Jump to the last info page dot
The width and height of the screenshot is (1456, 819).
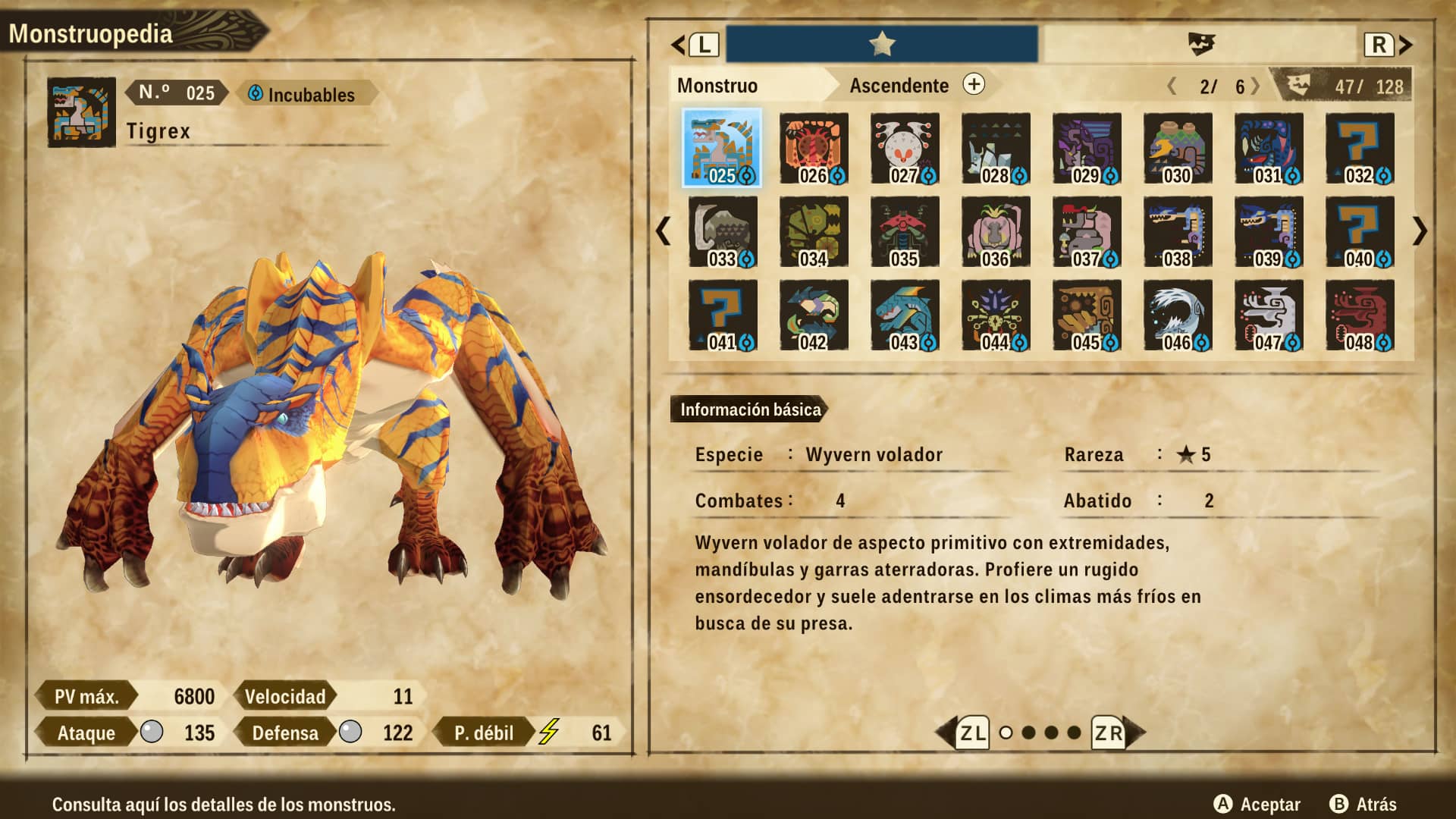point(1074,733)
